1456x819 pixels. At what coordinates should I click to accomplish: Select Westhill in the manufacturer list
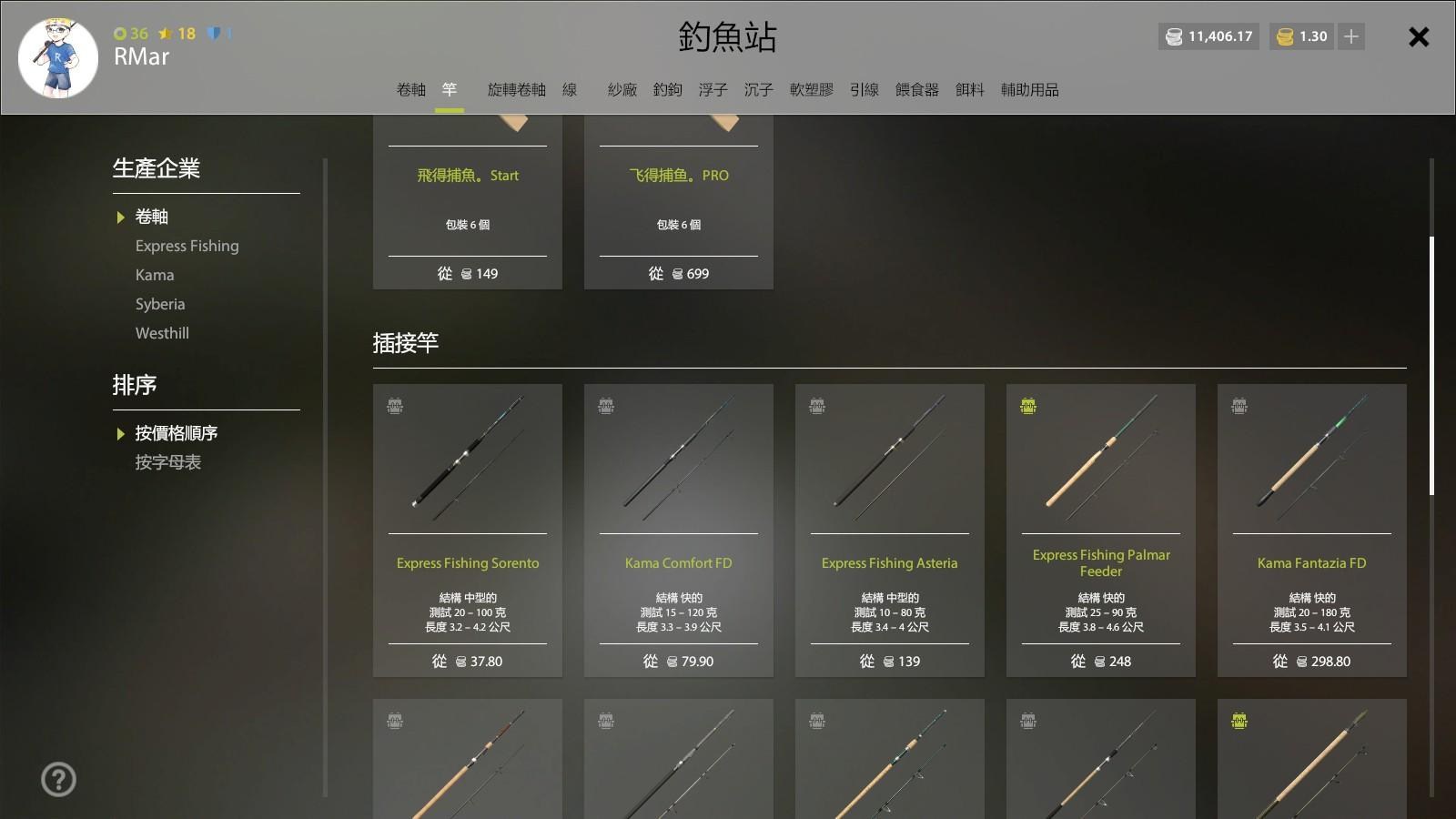[x=162, y=333]
